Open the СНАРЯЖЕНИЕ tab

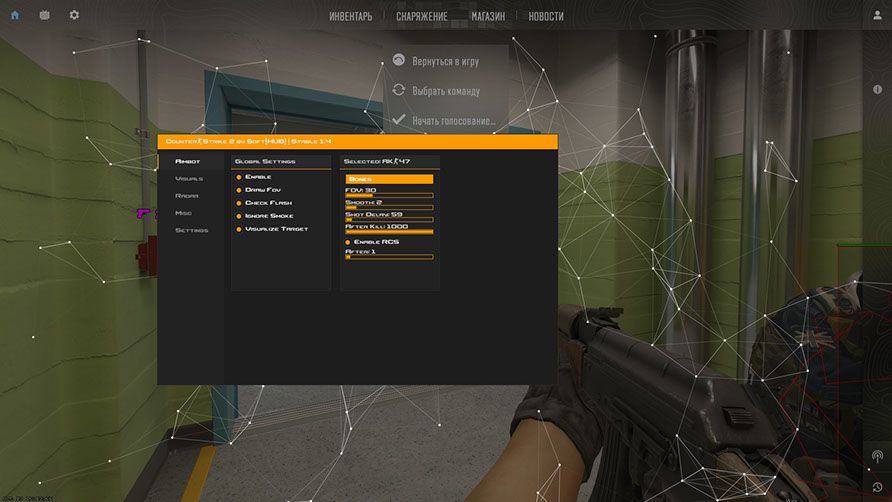[421, 16]
